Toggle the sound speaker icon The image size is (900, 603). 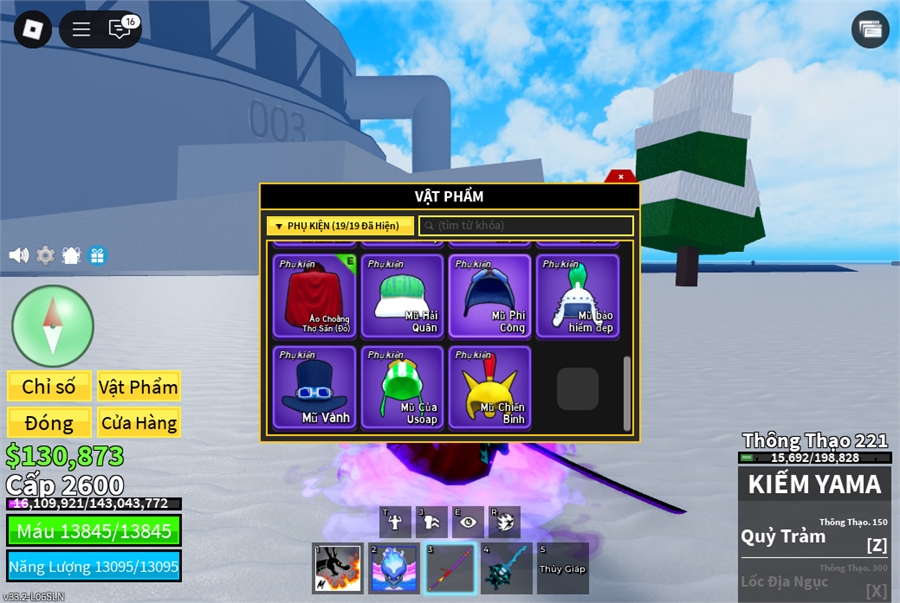pos(19,255)
